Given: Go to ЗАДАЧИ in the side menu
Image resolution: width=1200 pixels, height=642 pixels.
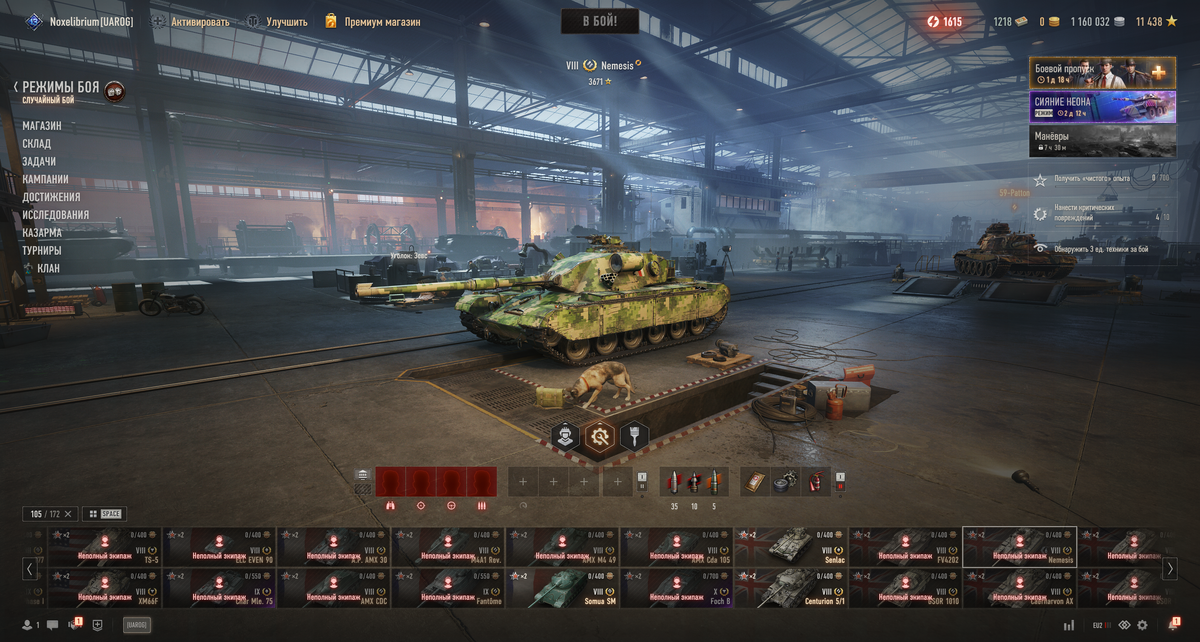Looking at the screenshot, I should coord(39,162).
